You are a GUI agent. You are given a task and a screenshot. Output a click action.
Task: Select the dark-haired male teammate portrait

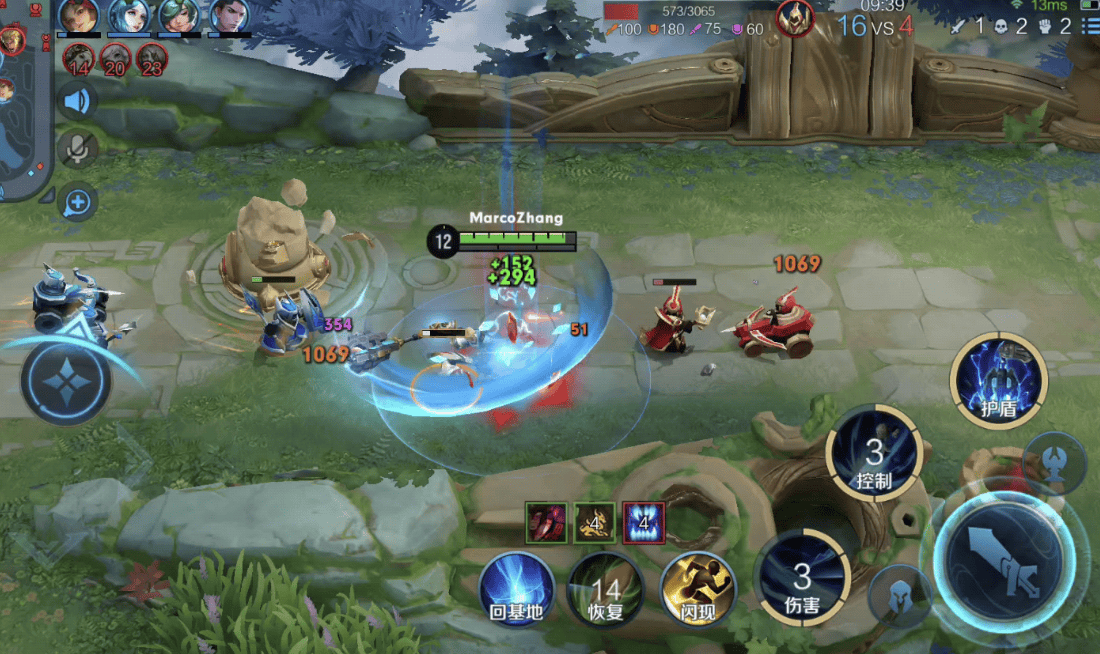click(229, 16)
